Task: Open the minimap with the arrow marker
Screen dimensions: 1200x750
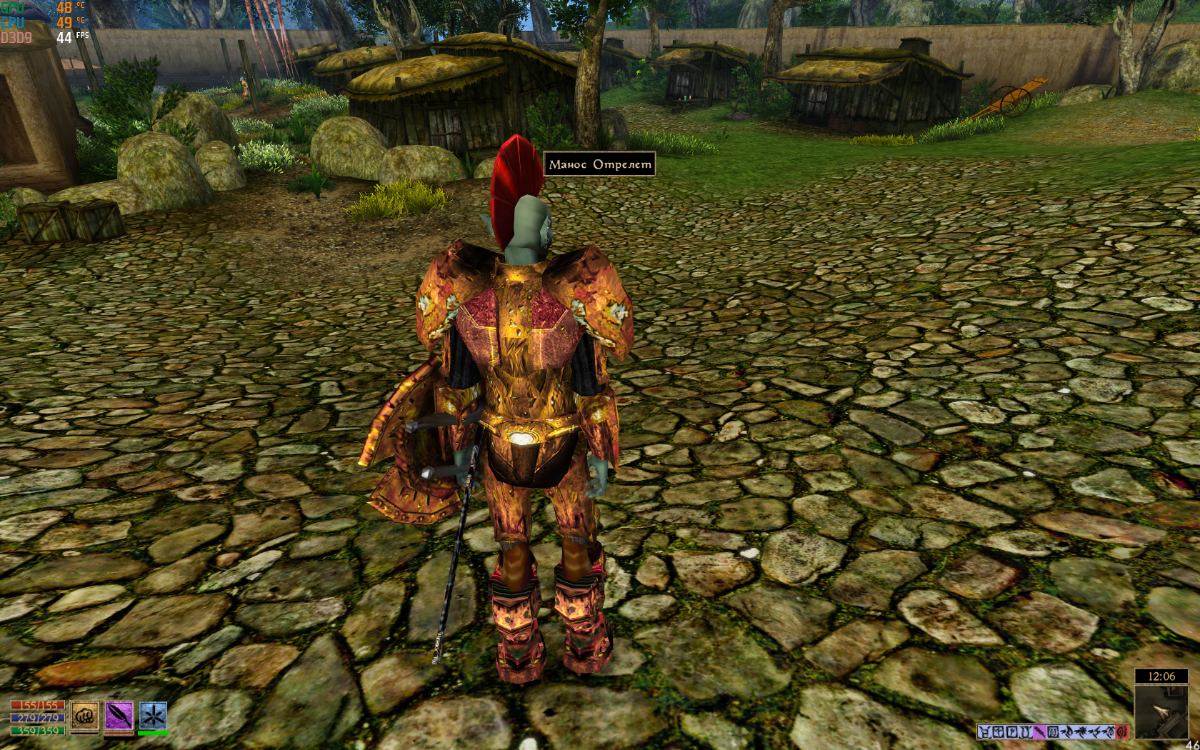Action: (x=1161, y=711)
